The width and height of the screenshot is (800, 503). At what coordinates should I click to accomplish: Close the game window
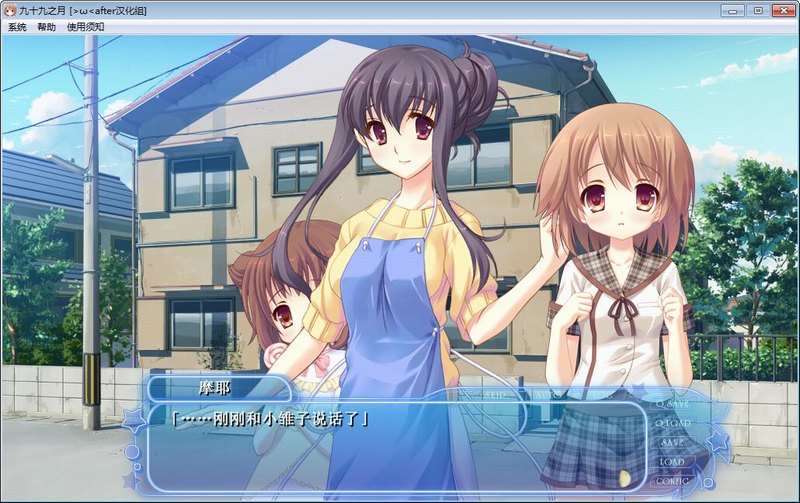[781, 9]
